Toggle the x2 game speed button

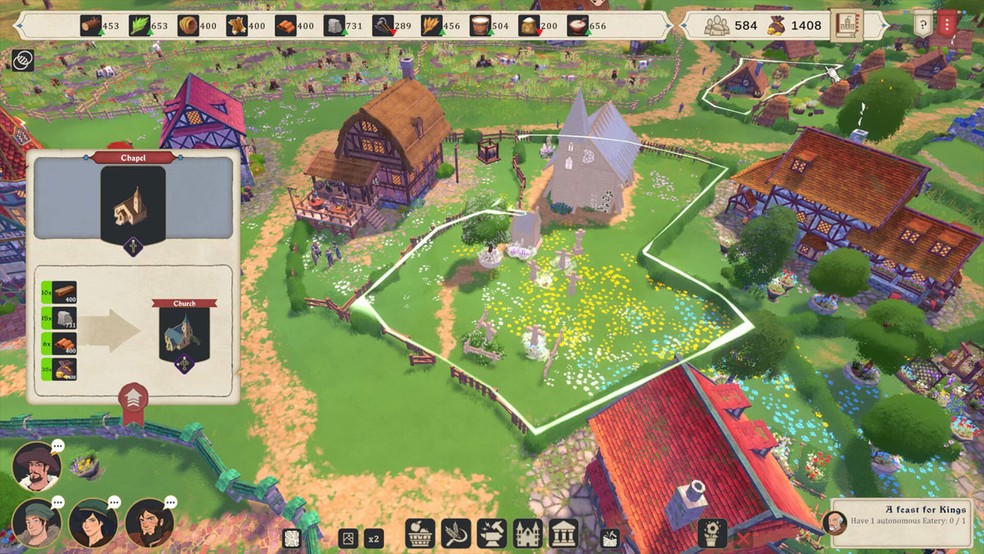click(373, 538)
